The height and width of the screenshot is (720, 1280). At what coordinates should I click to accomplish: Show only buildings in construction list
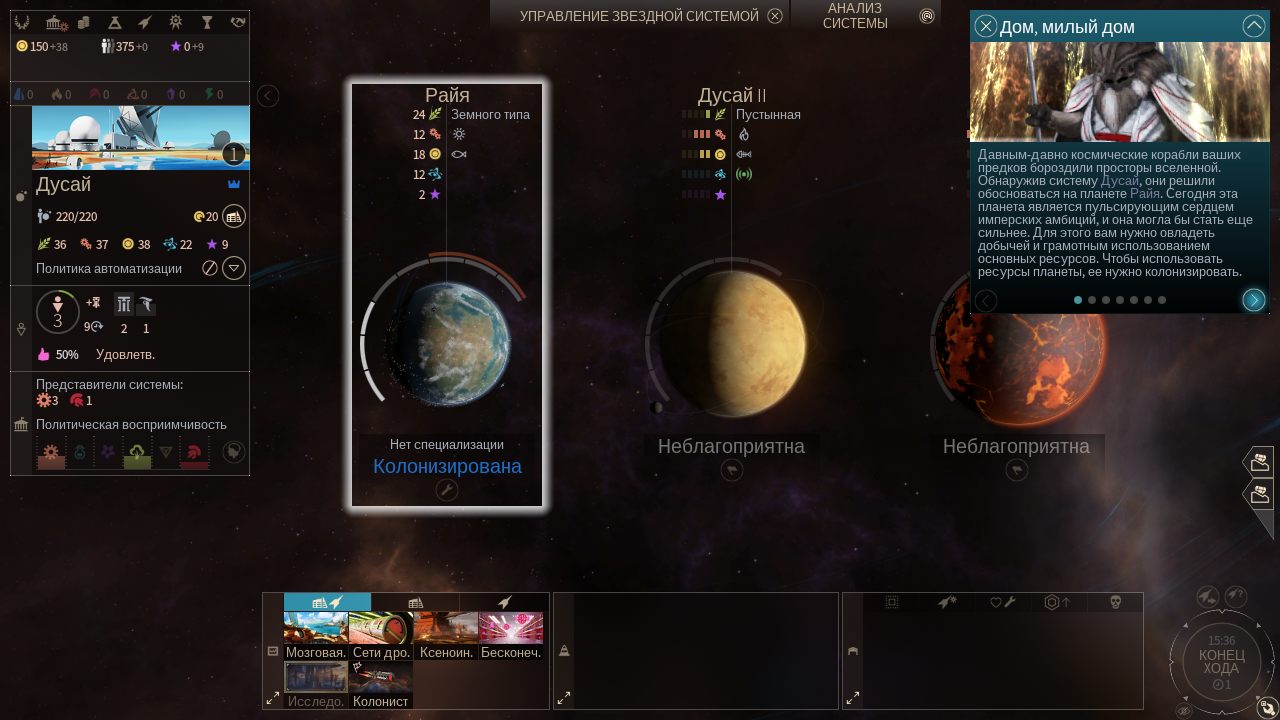(x=415, y=602)
